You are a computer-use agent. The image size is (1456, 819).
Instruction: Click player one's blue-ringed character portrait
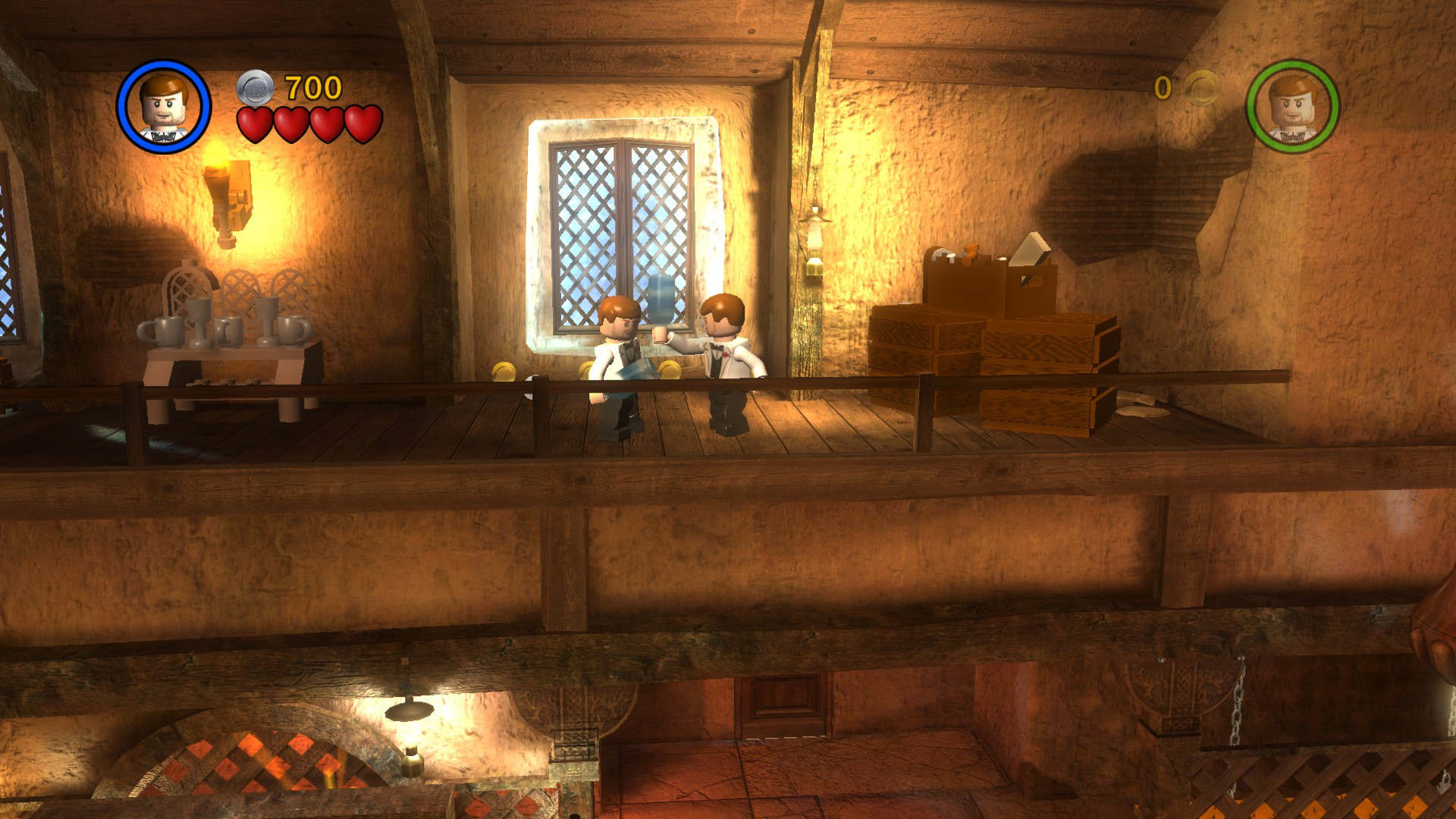(x=165, y=106)
